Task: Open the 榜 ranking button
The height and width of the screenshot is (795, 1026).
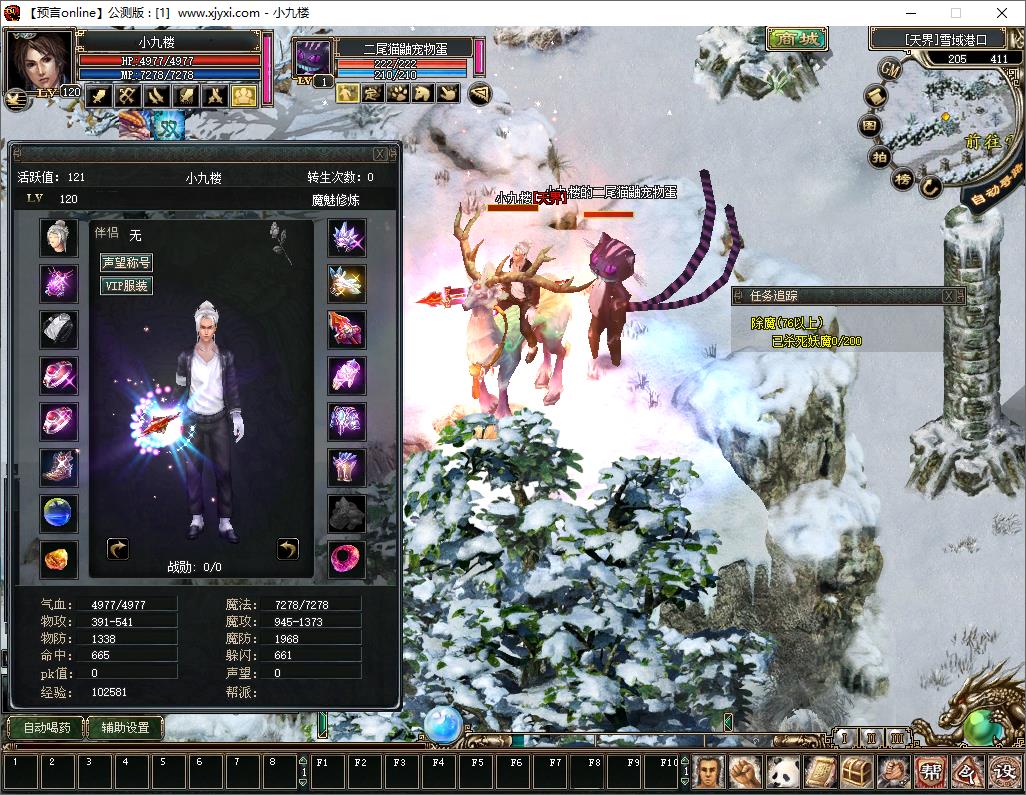Action: (903, 180)
